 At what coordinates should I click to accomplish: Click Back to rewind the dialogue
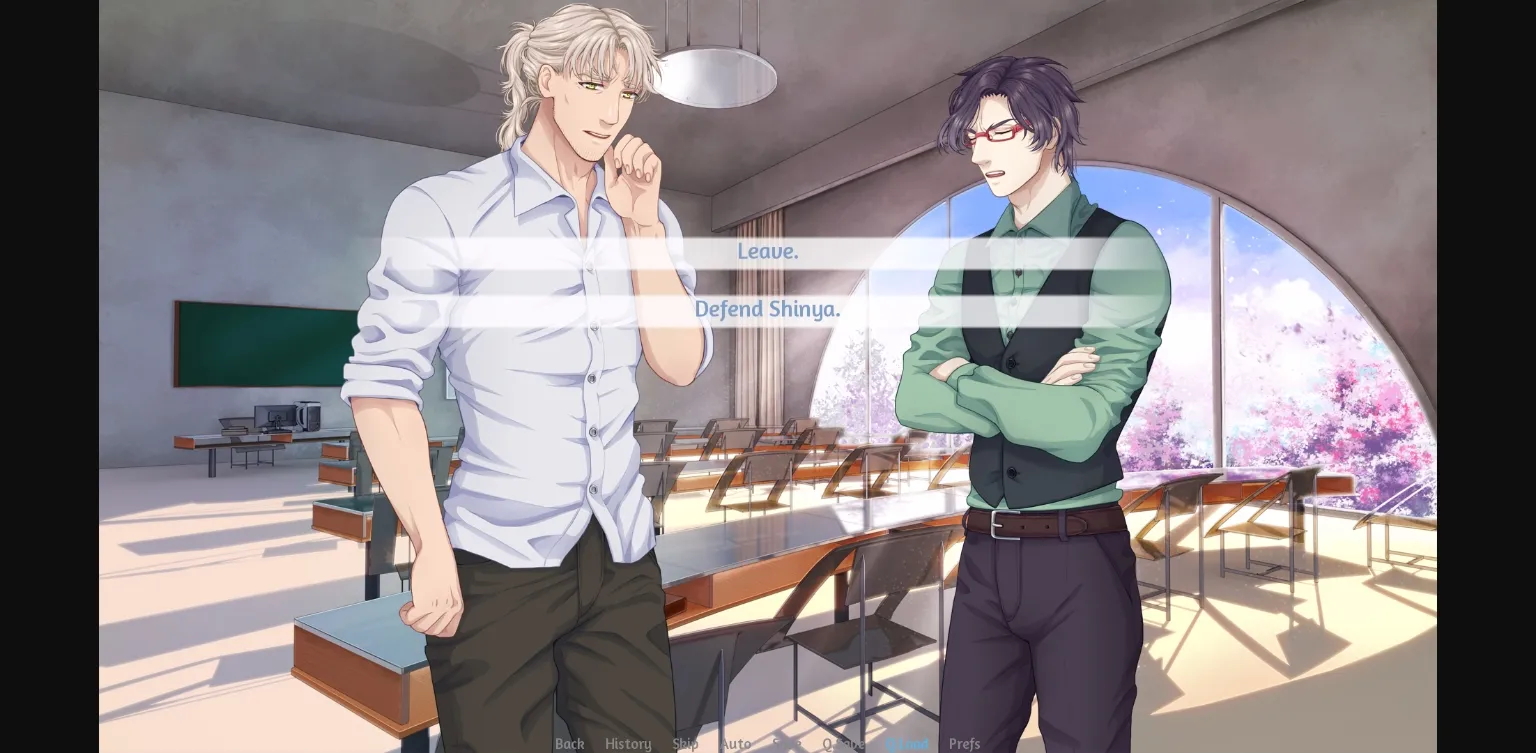tap(570, 744)
